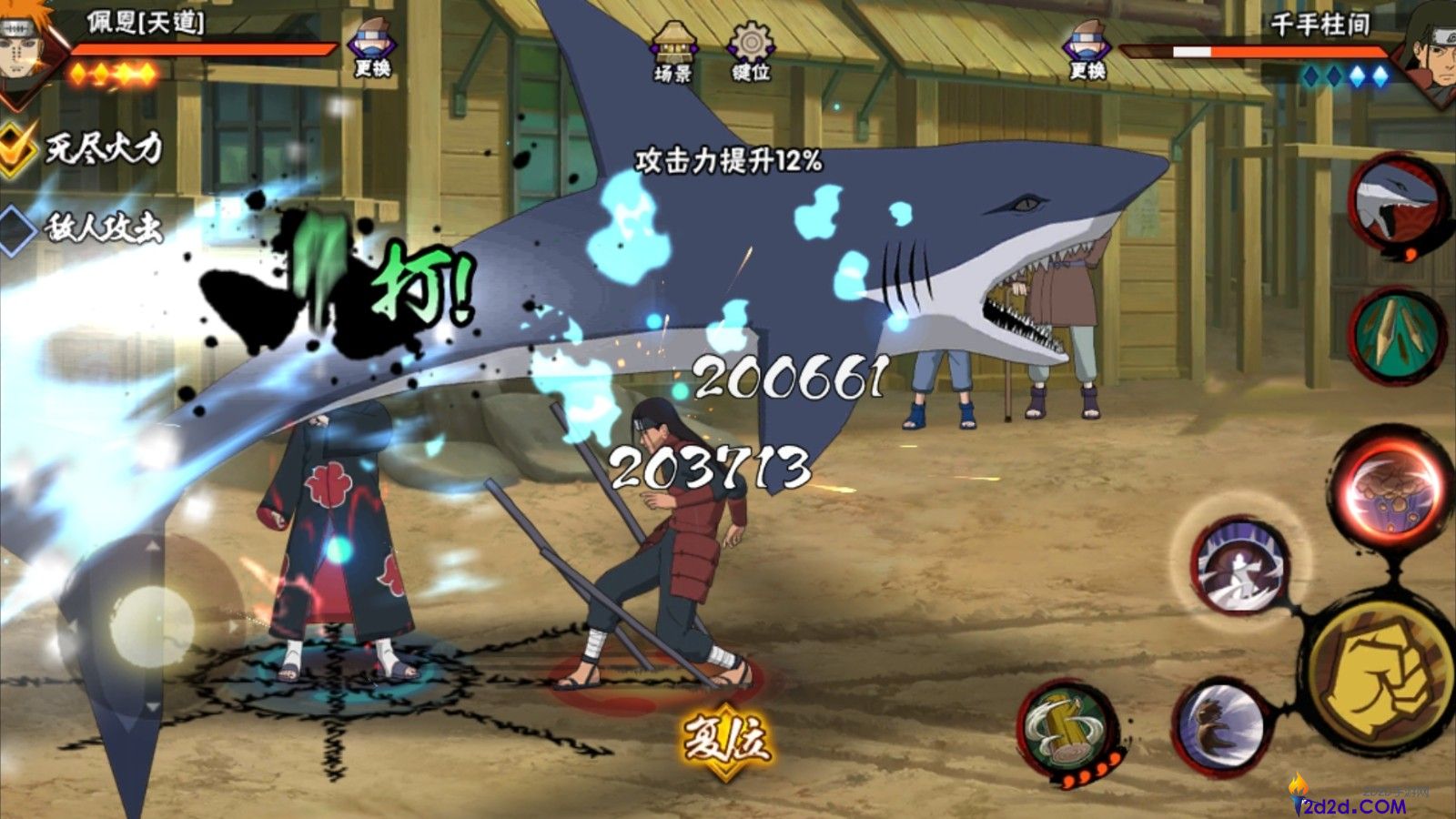Toggle the 无尽火力 option
Screen dimensions: 1456x819
[x=82, y=147]
